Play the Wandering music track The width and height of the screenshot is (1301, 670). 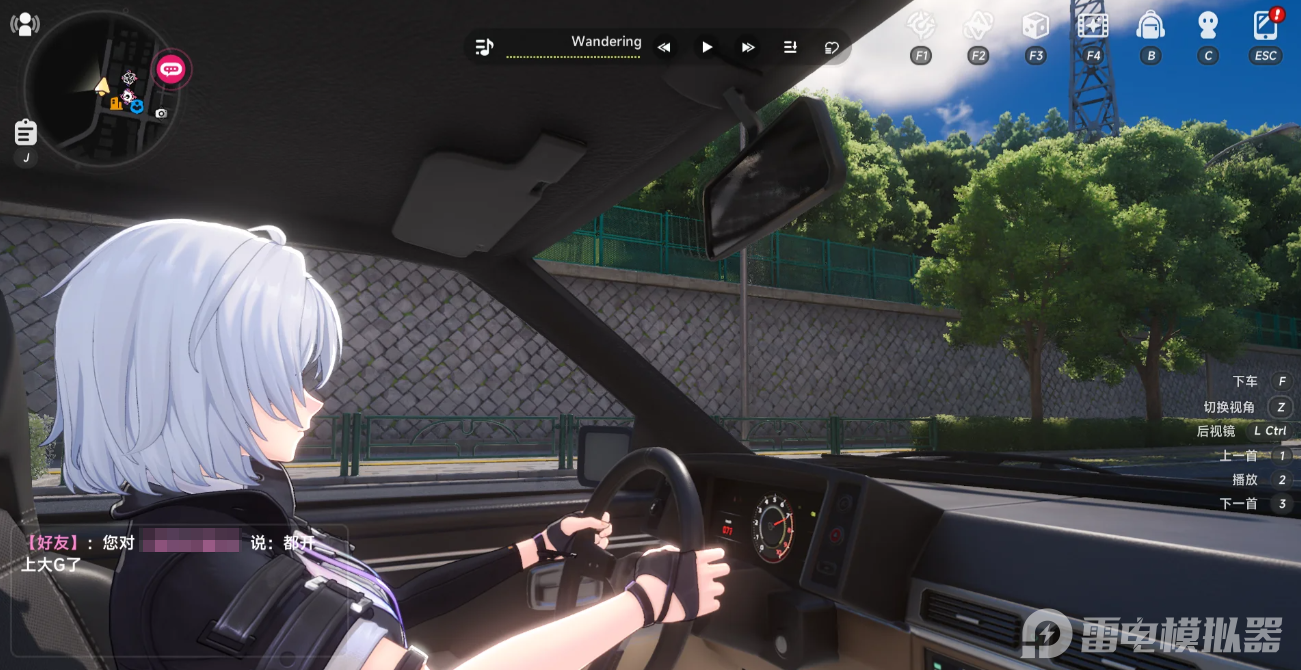click(707, 47)
